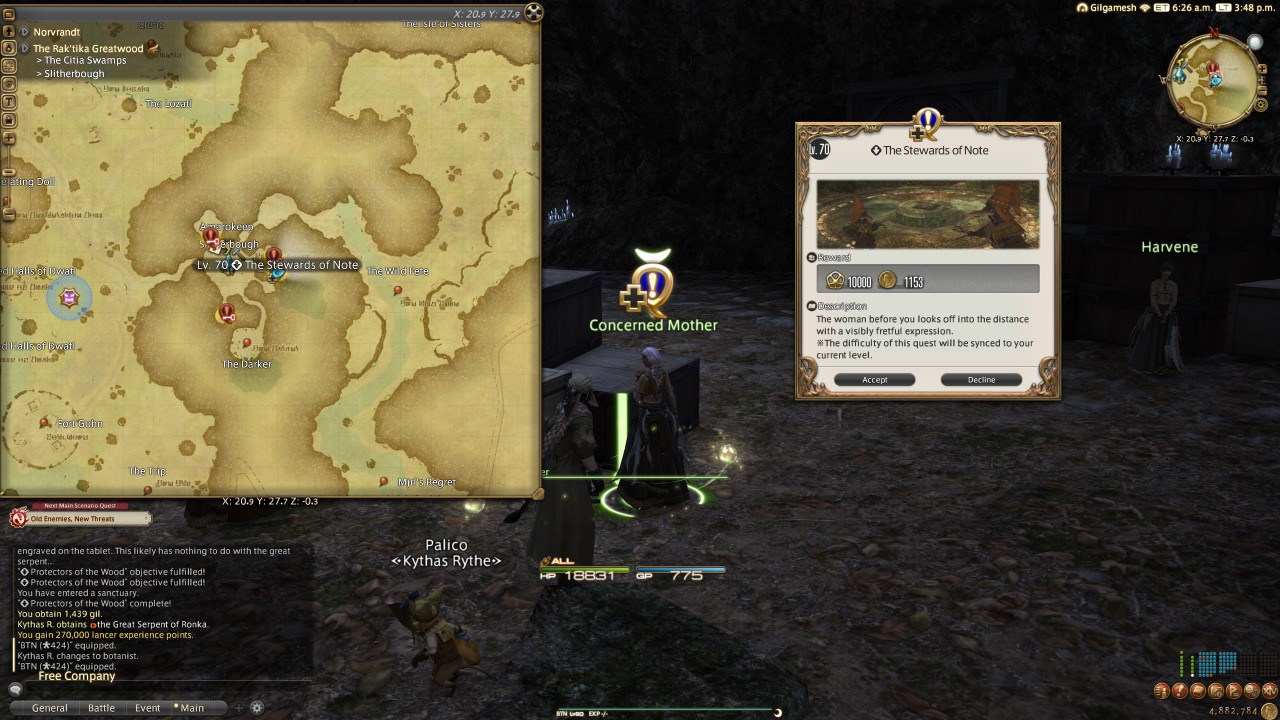Collapse The Rak'tika Greatwood entry on the map
The image size is (1280, 720).
click(24, 47)
